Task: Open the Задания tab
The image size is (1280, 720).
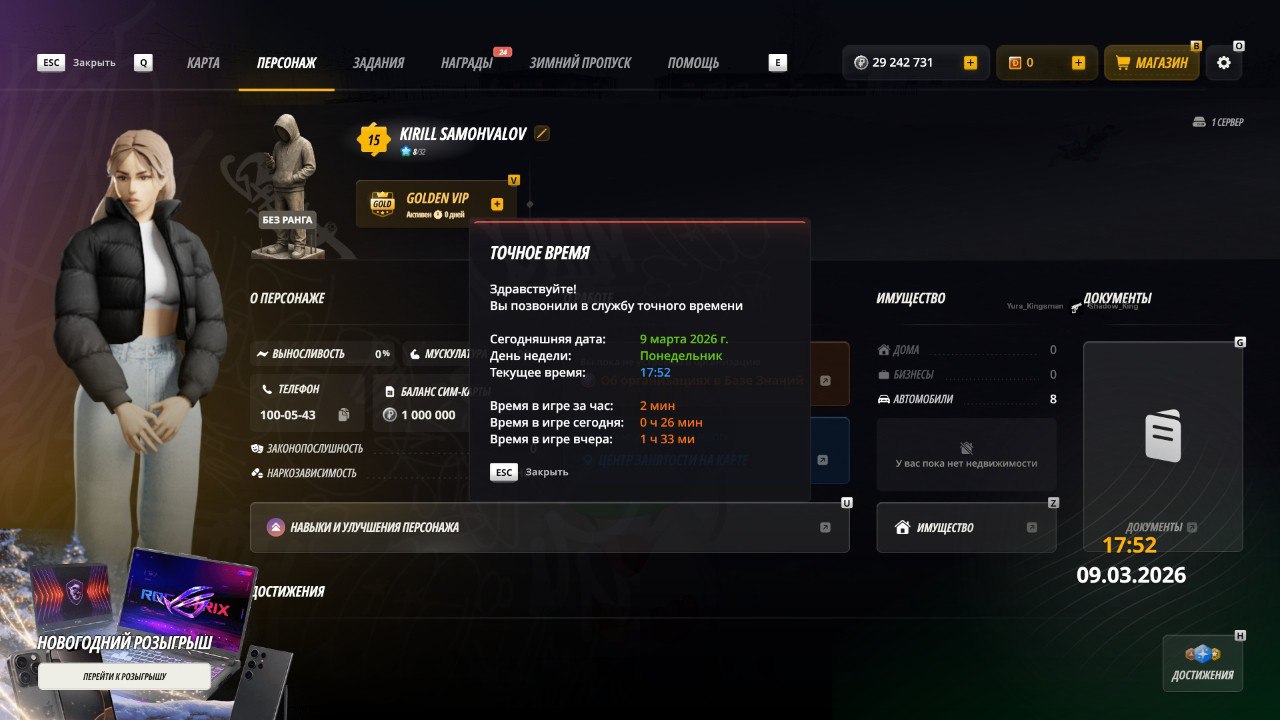Action: coord(378,63)
